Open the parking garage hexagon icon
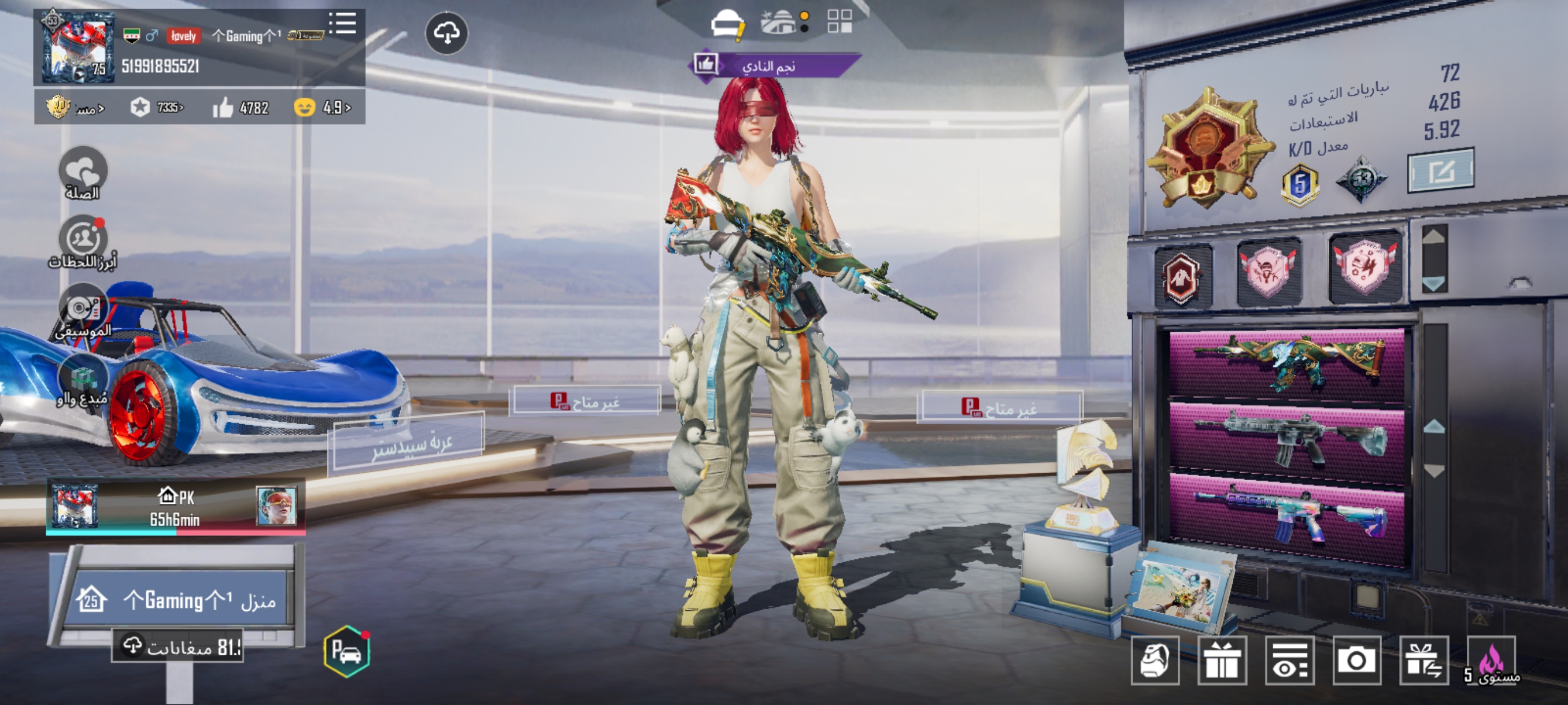 pos(346,651)
